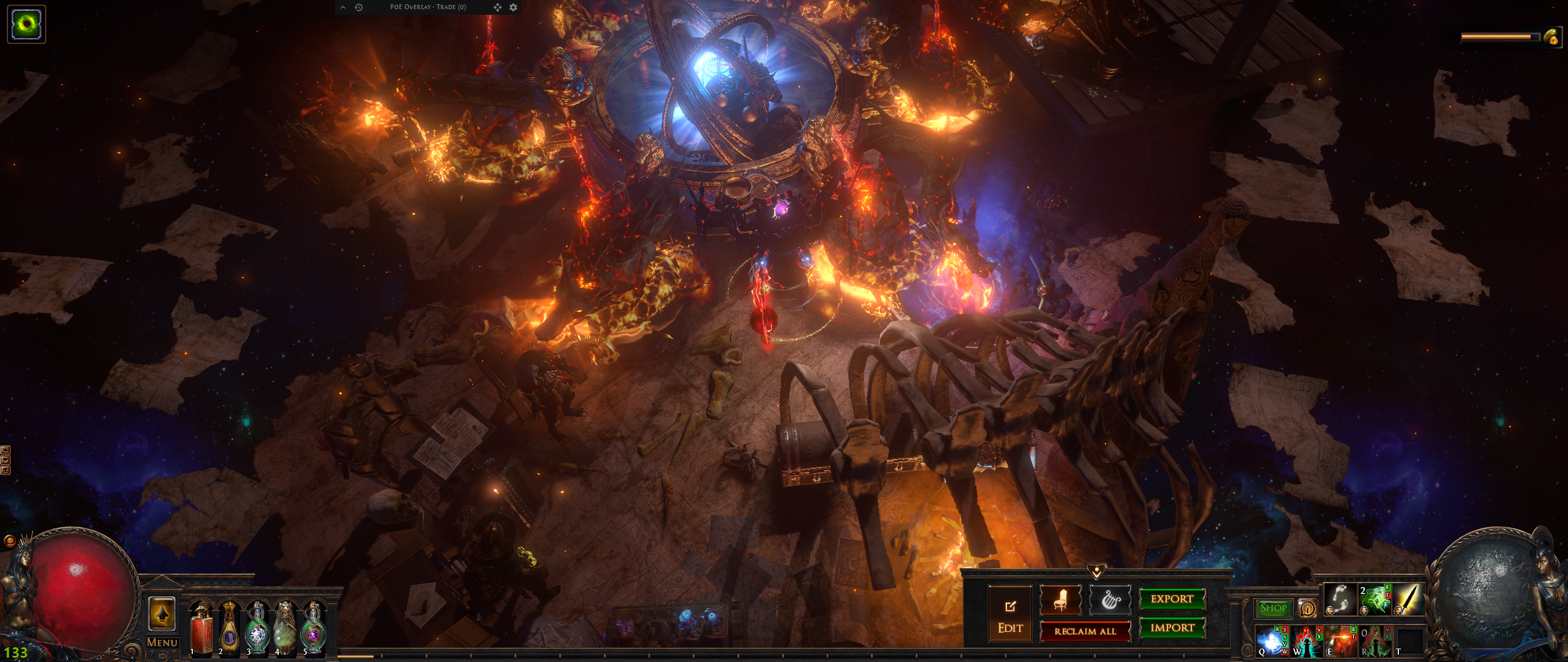This screenshot has width=1568, height=662.
Task: Show PoE Overlay trade history
Action: tap(359, 7)
